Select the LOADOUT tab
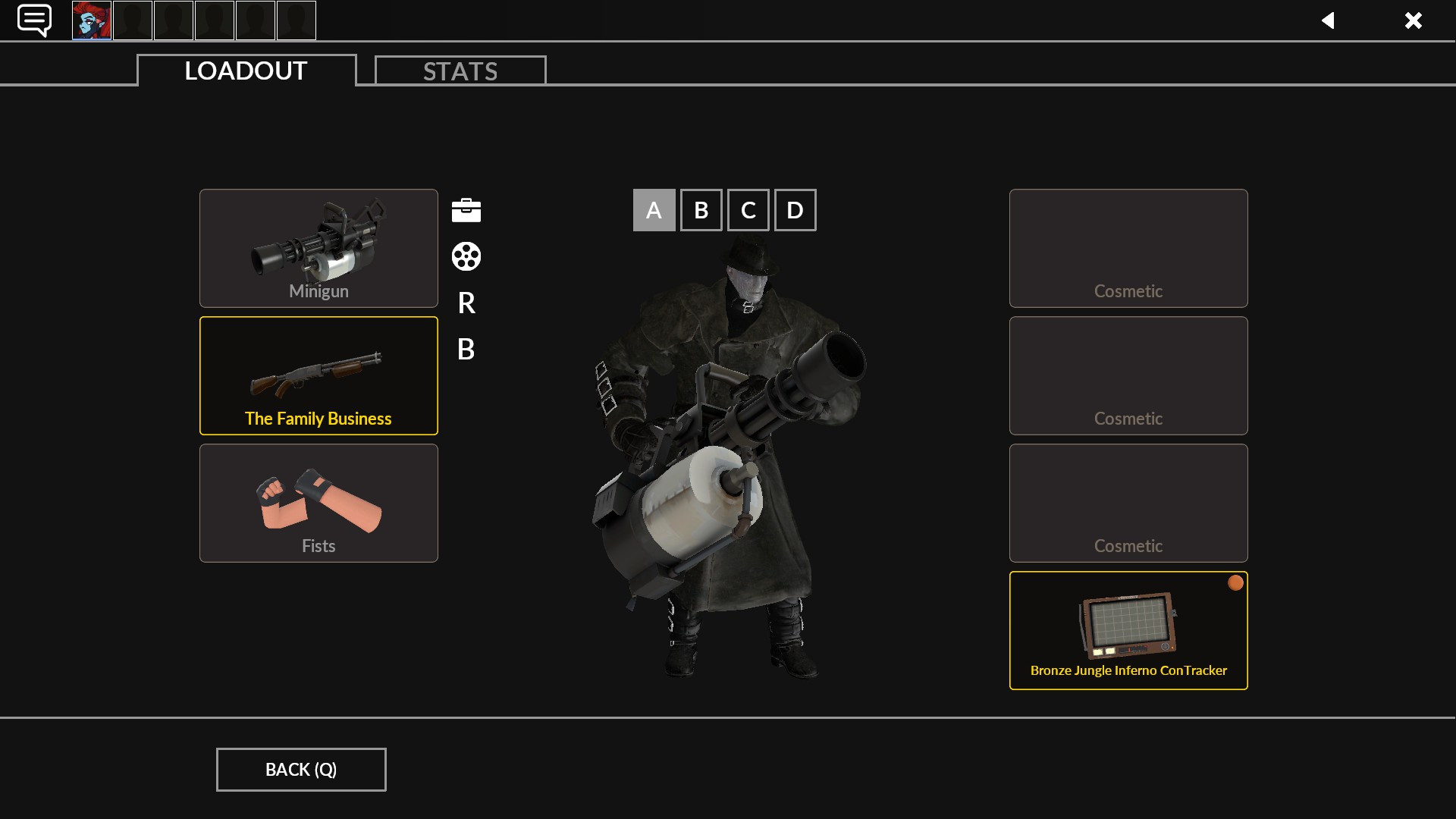The width and height of the screenshot is (1456, 819). tap(244, 71)
